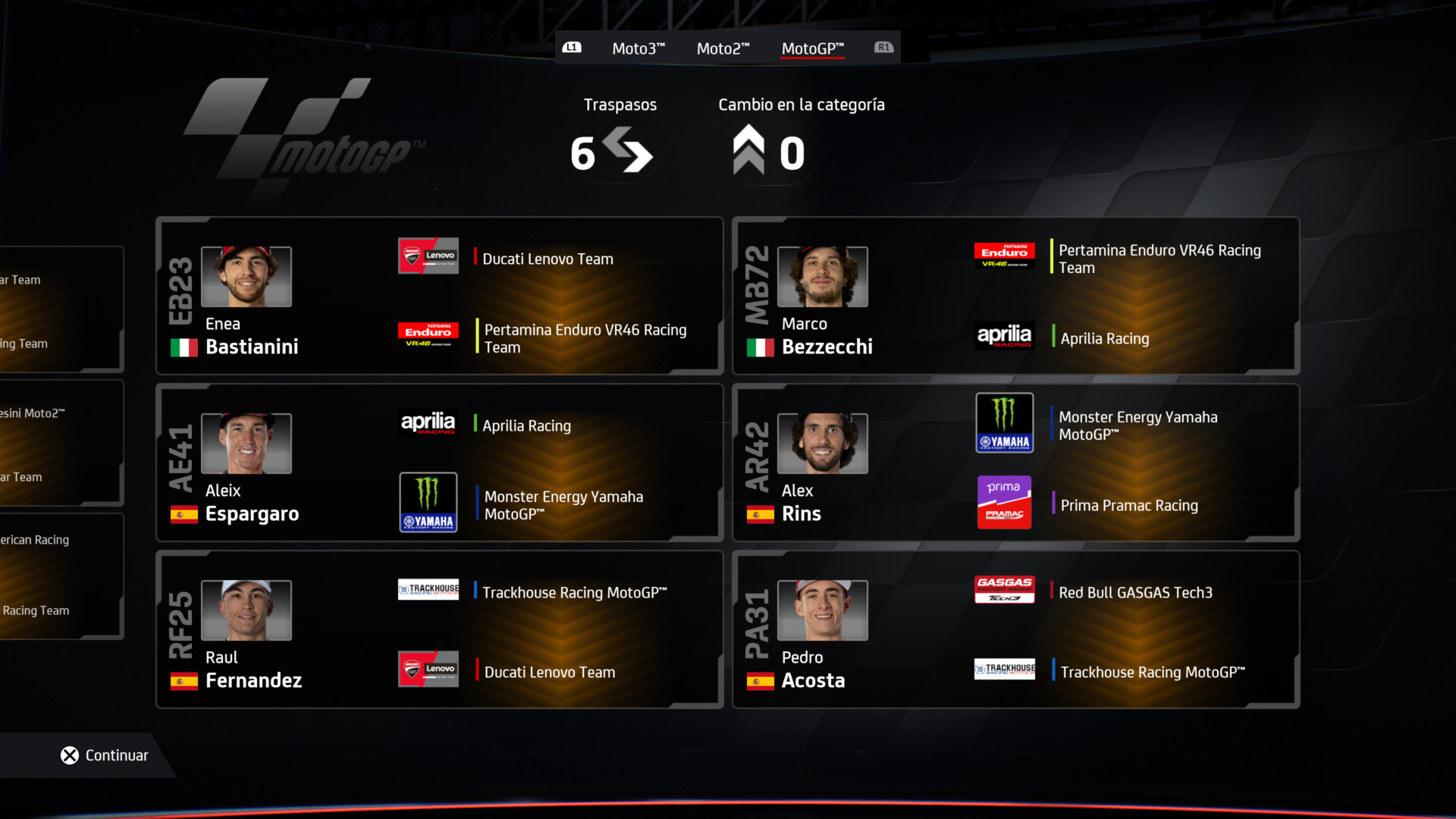Select the Trackhouse Racing logo on Fernandez's card

pyautogui.click(x=428, y=589)
